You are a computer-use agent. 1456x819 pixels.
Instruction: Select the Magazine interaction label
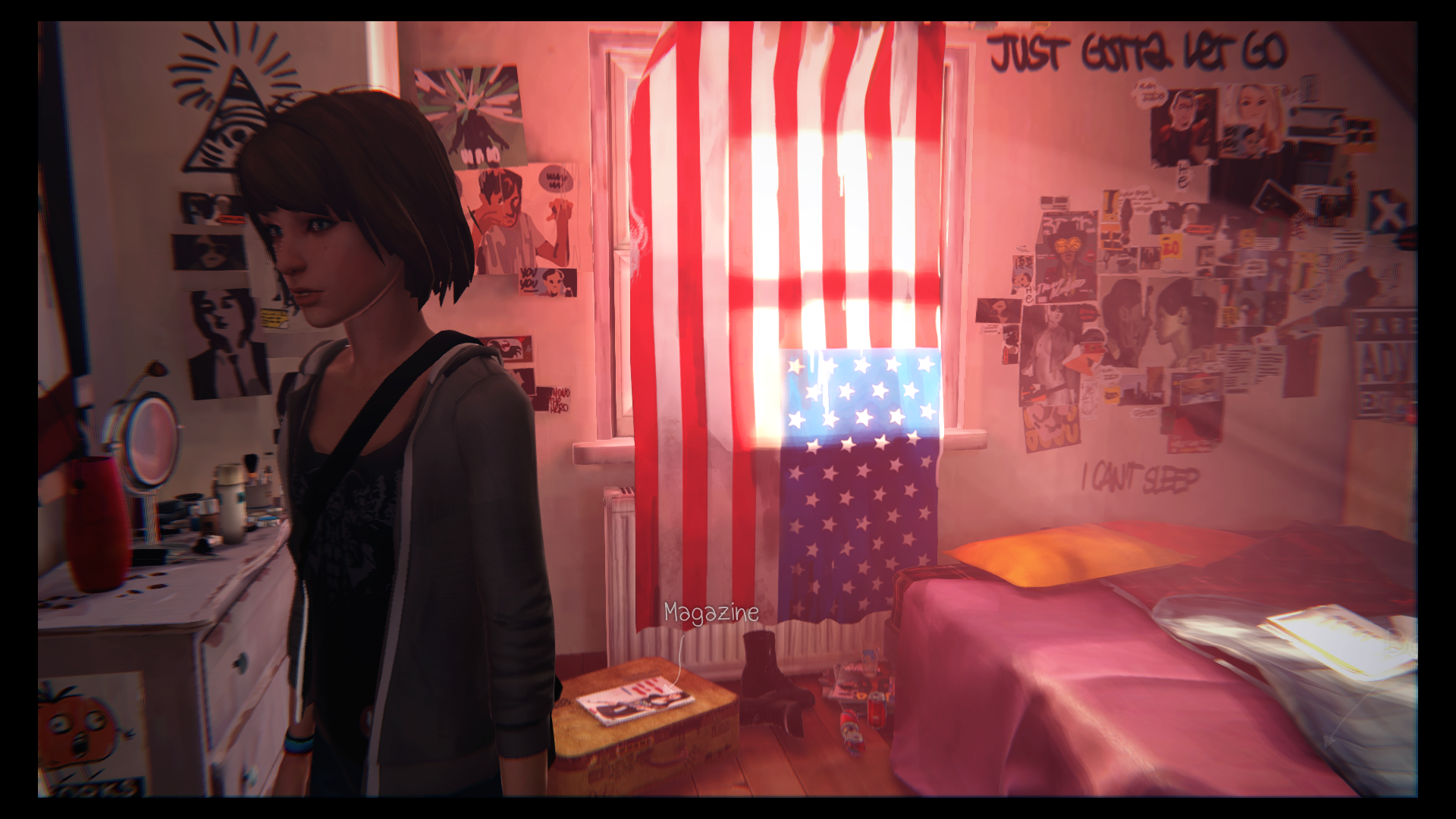(x=711, y=613)
